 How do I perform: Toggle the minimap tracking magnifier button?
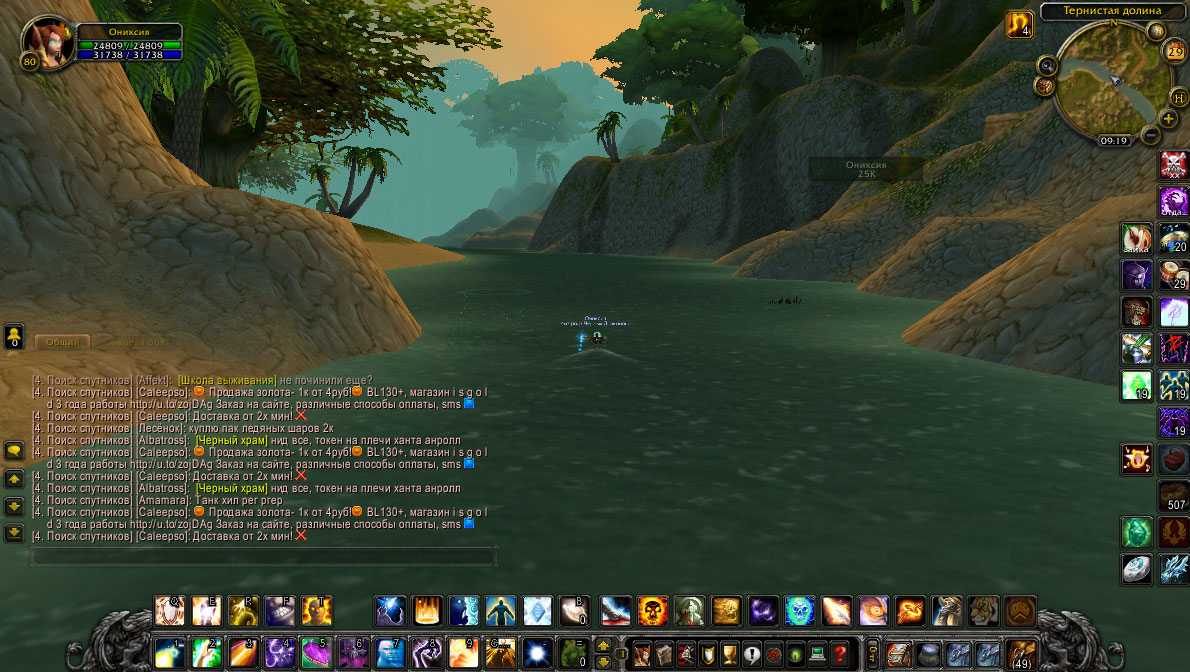coord(1048,65)
